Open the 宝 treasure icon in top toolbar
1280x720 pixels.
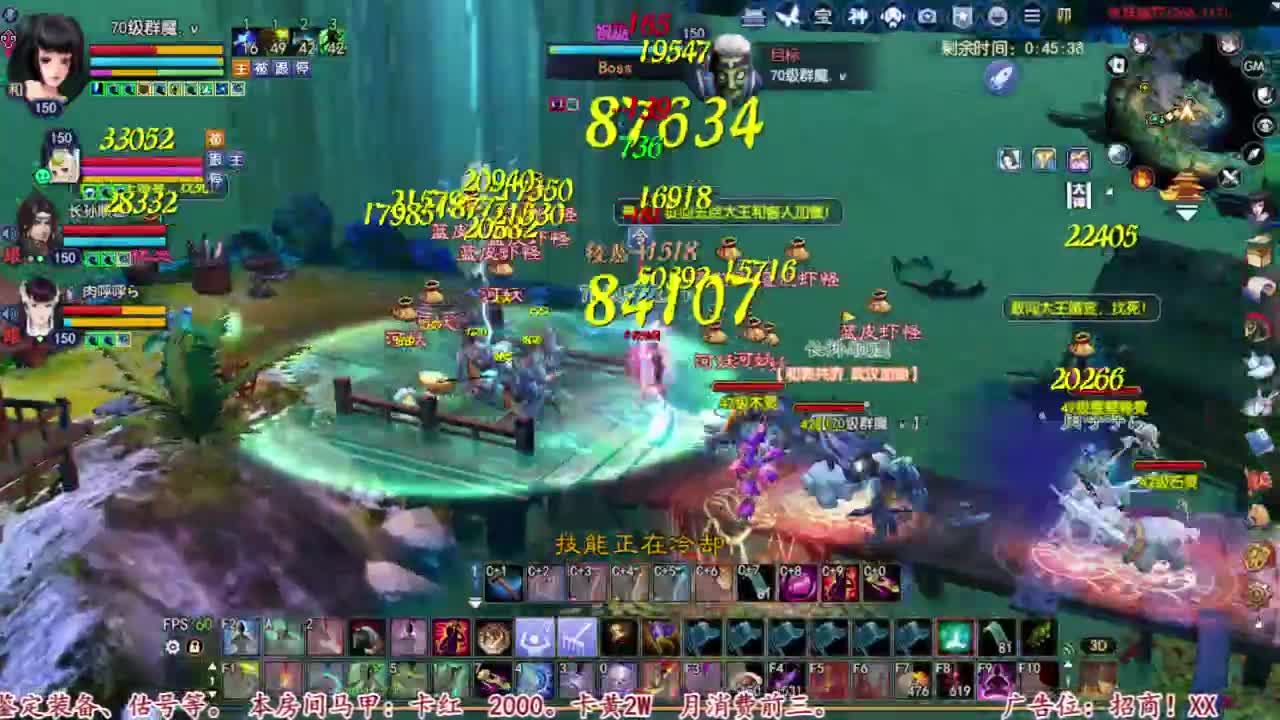(x=823, y=15)
